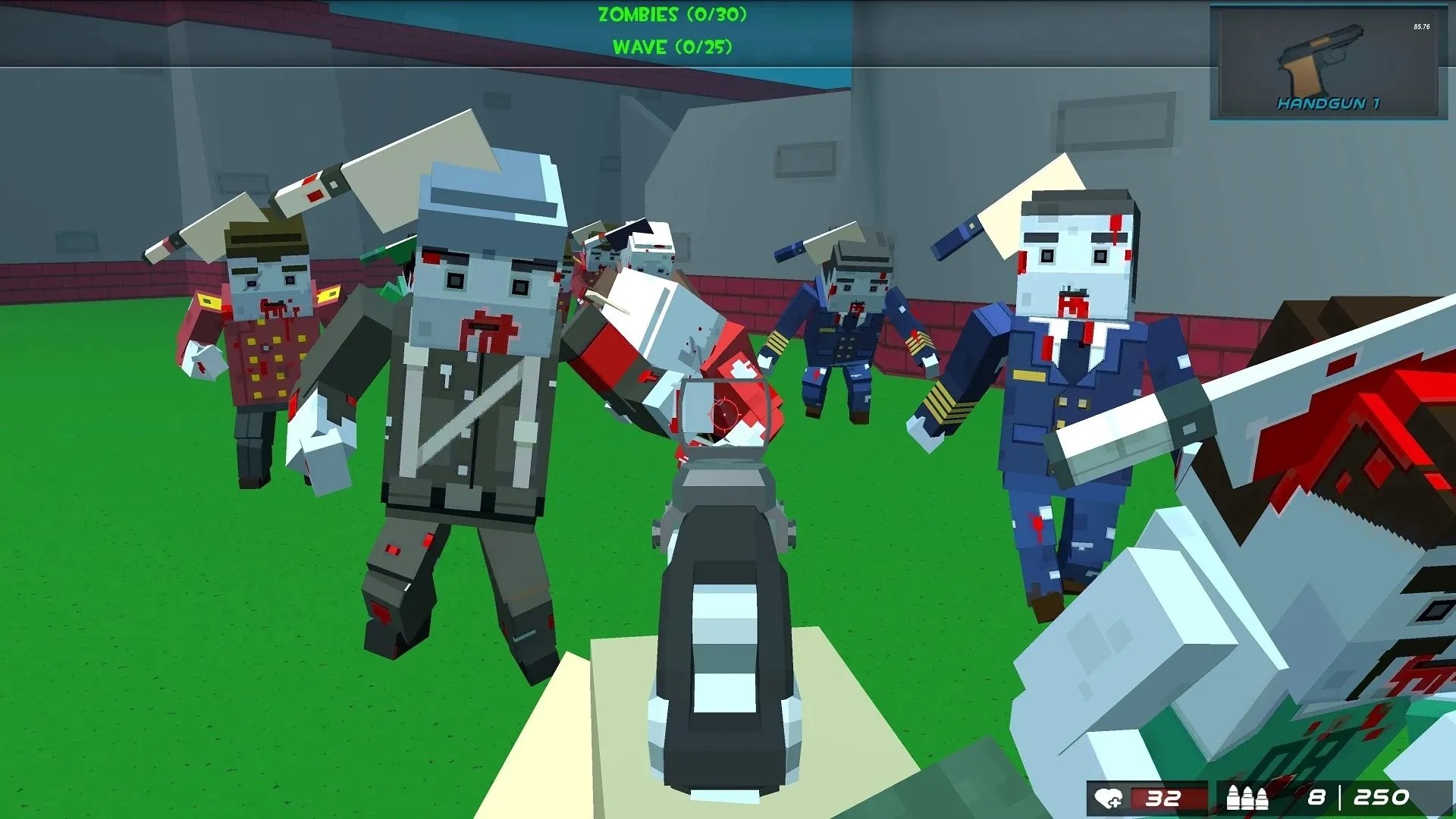Select the ZOMBIES (0/30) counter
This screenshot has width=1456, height=819.
coord(671,14)
